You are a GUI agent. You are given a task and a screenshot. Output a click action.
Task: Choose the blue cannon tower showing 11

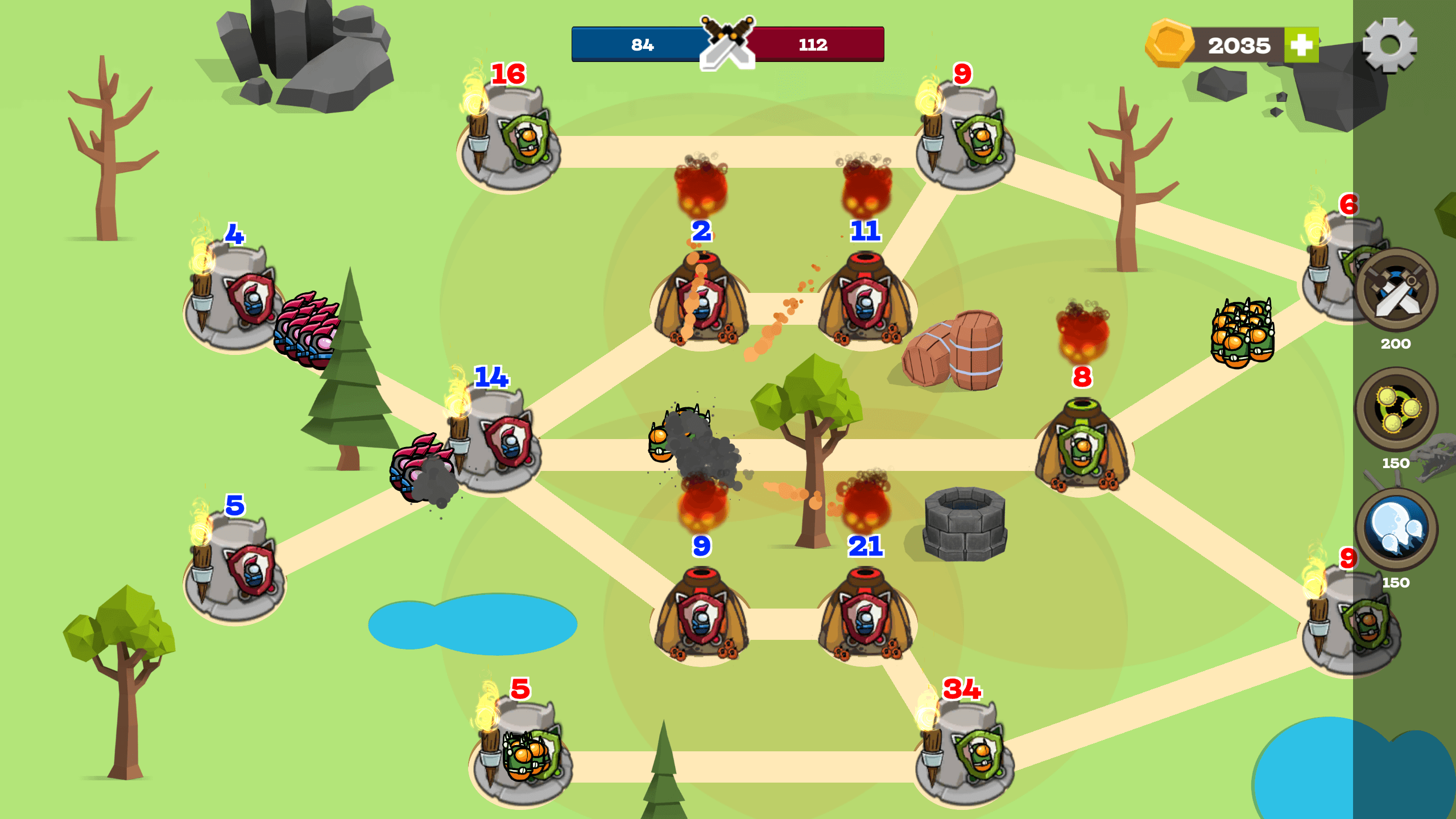point(865,299)
